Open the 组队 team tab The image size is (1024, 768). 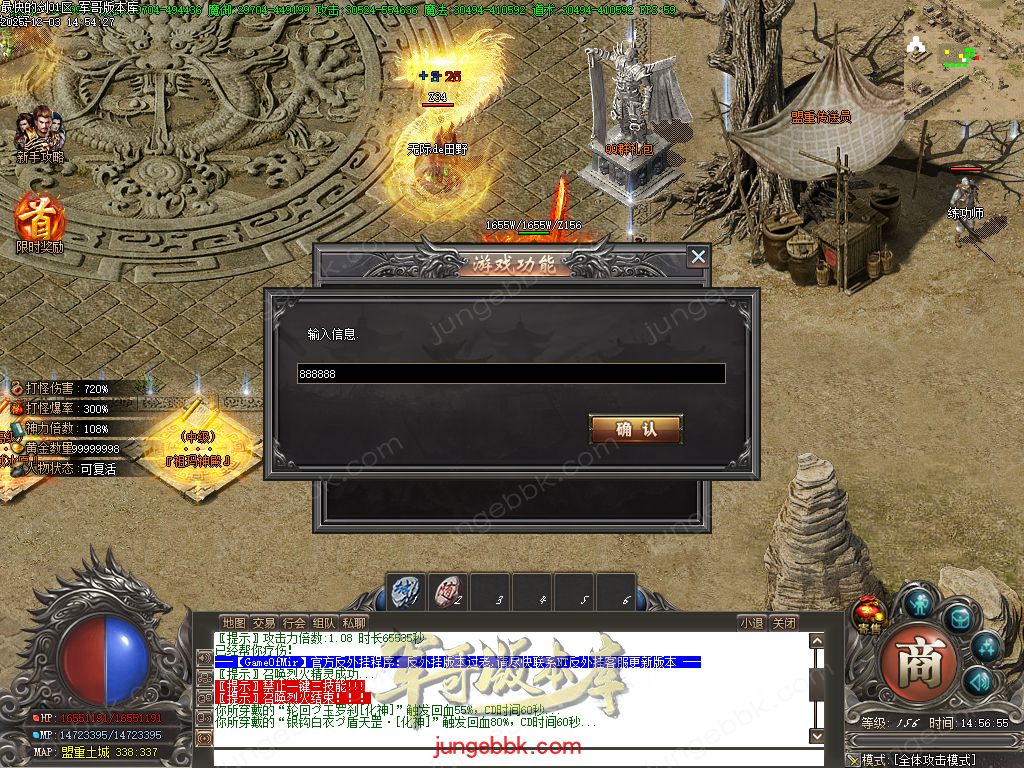coord(324,623)
